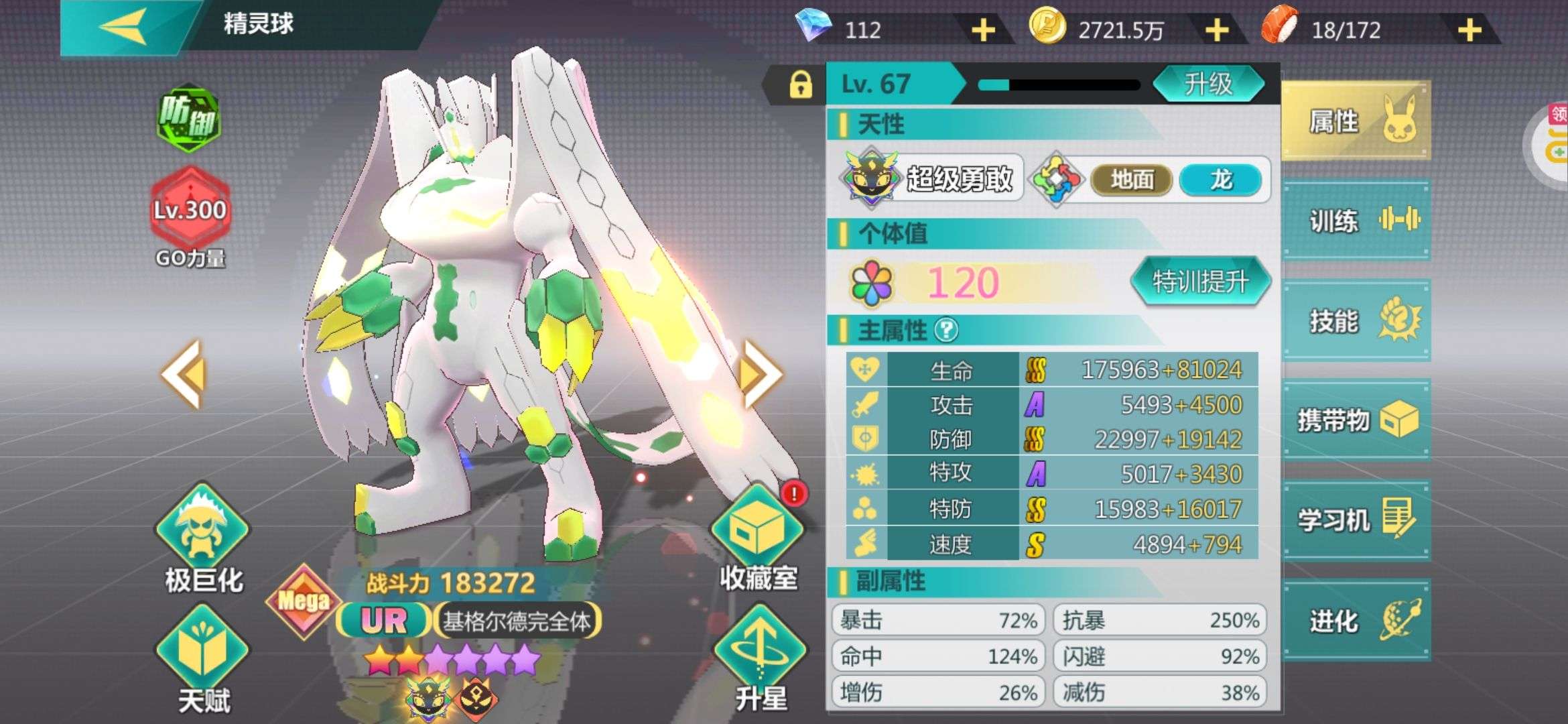View the previous Pokémon with left arrow
The image size is (1568, 724).
[x=182, y=374]
